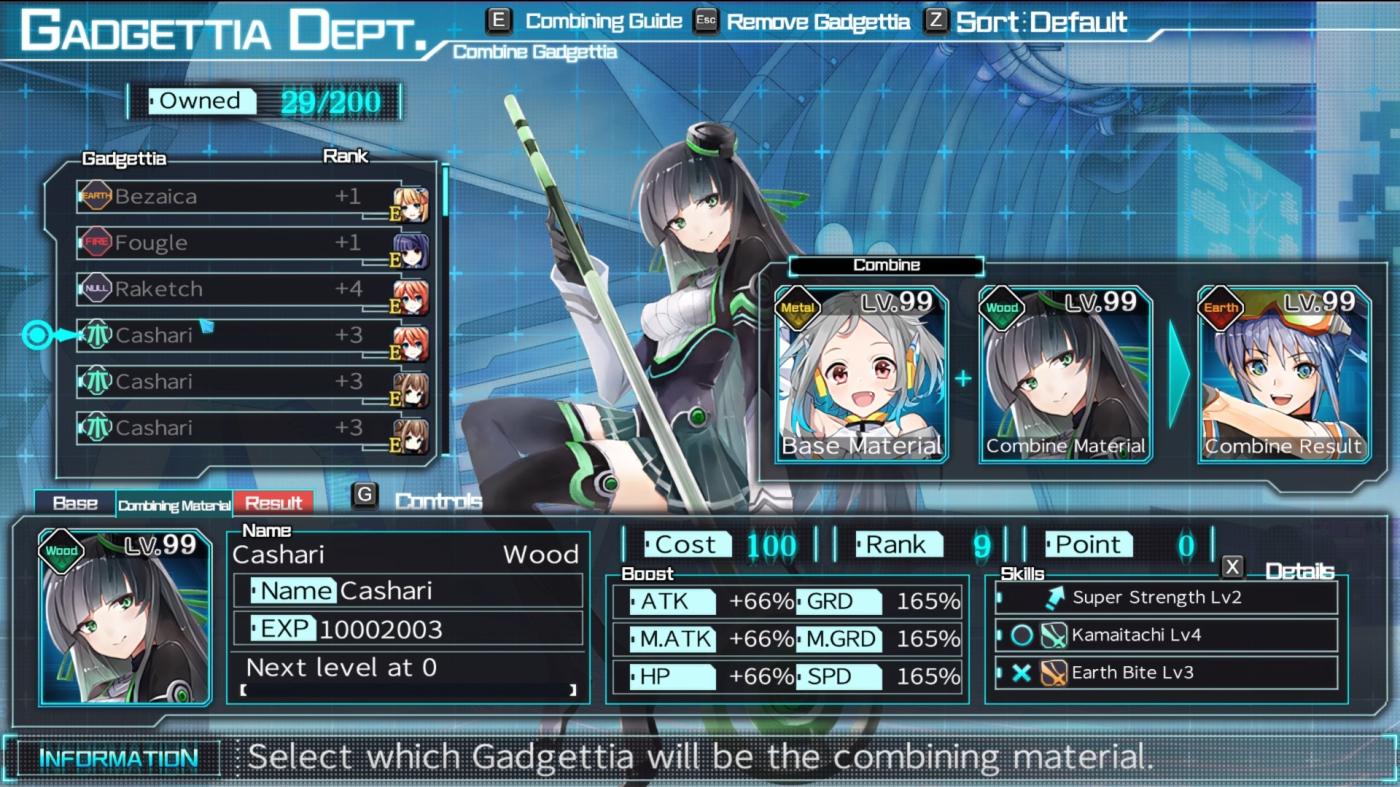Switch to the Base tab

coord(75,503)
